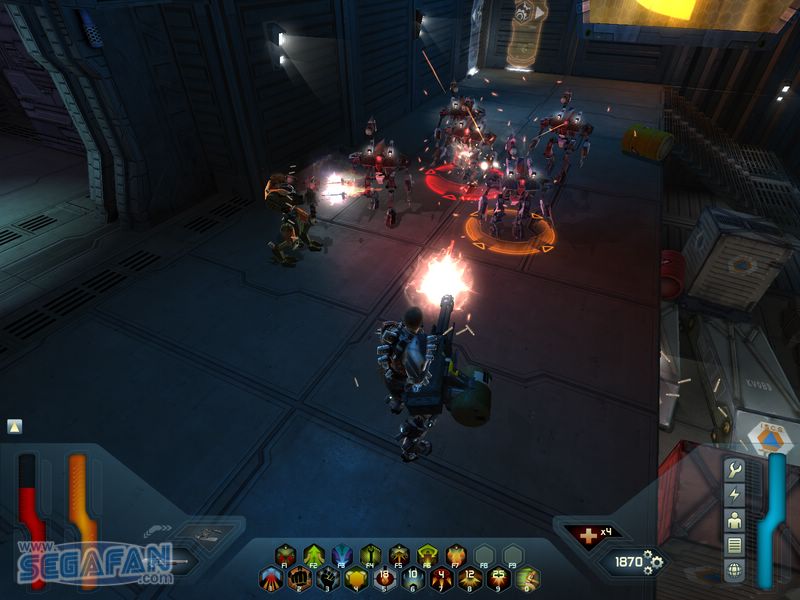Pick hotbar slot 6 showing count 10
The height and width of the screenshot is (600, 800).
tap(413, 578)
